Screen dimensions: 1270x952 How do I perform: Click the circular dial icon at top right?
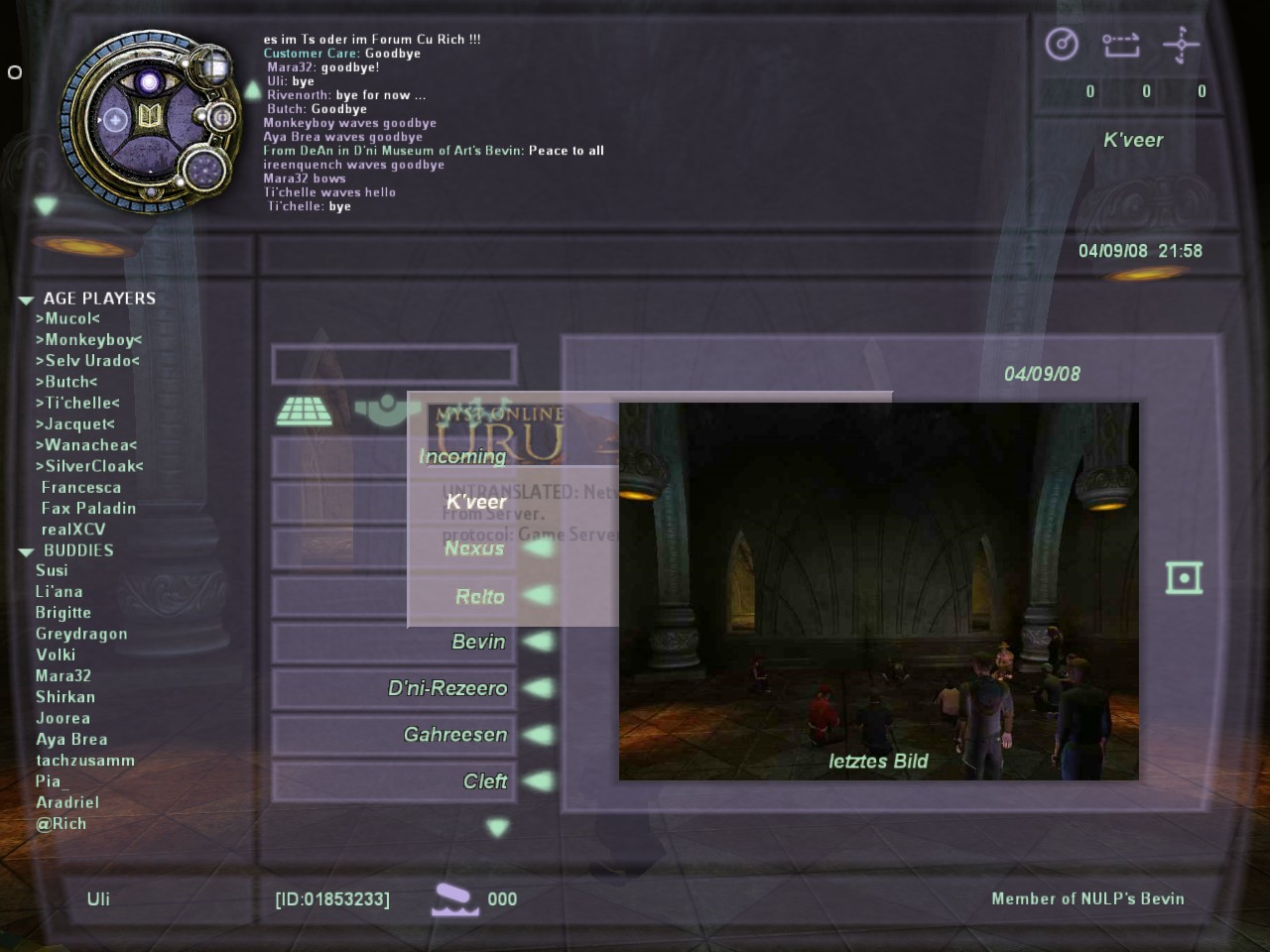point(1062,45)
